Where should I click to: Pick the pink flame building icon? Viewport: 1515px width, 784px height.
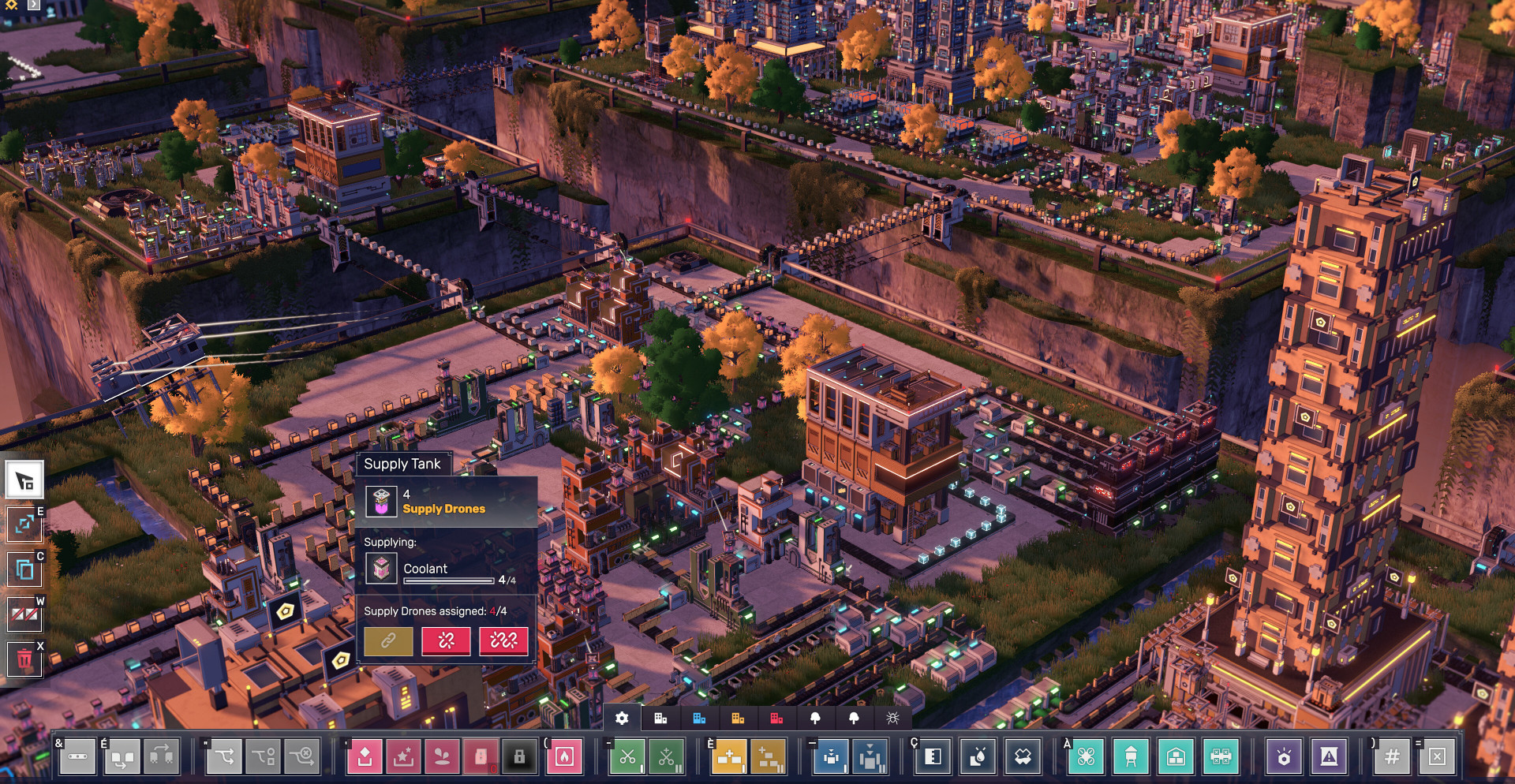564,757
